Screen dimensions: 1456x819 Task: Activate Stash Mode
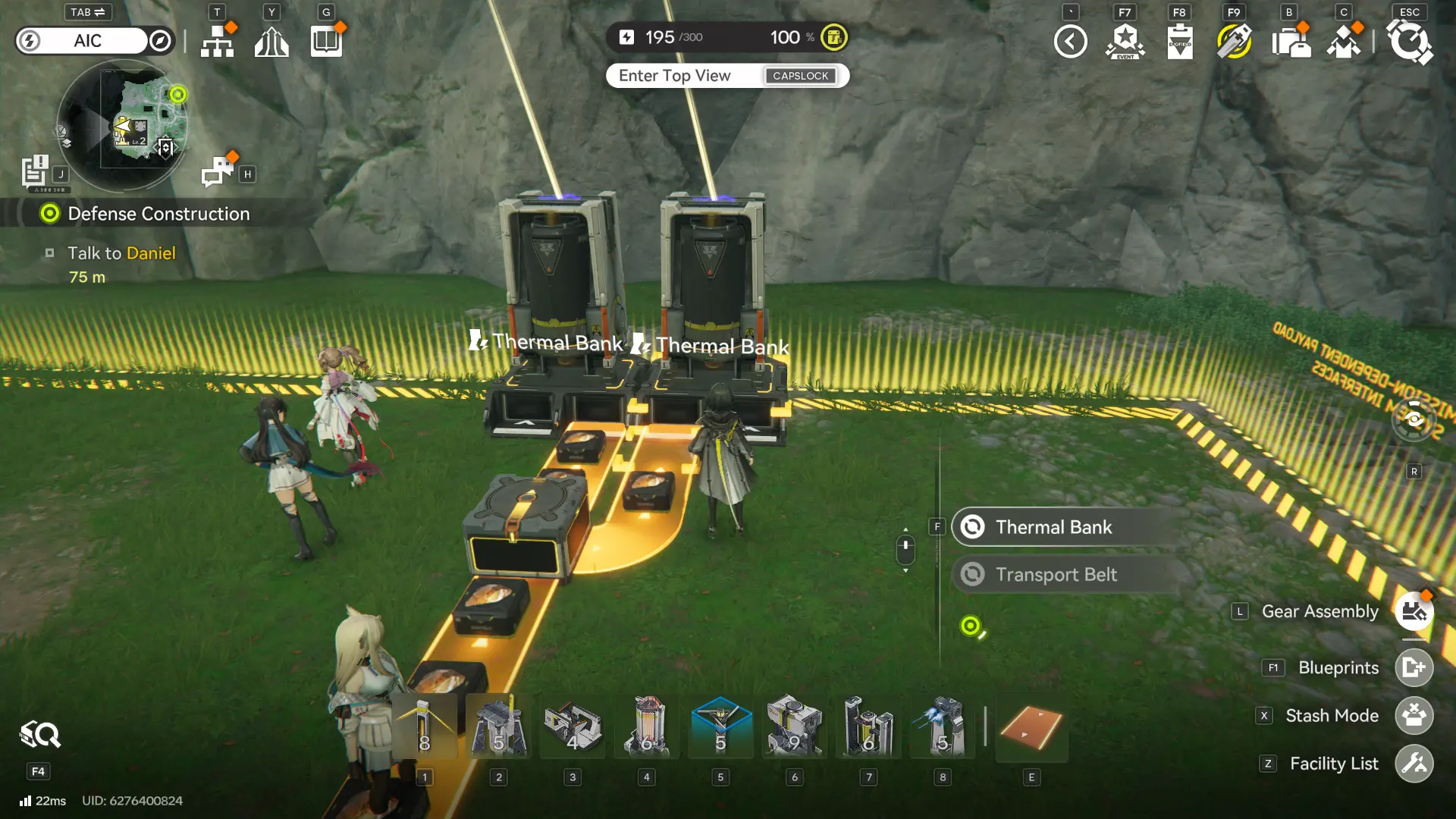point(1414,716)
